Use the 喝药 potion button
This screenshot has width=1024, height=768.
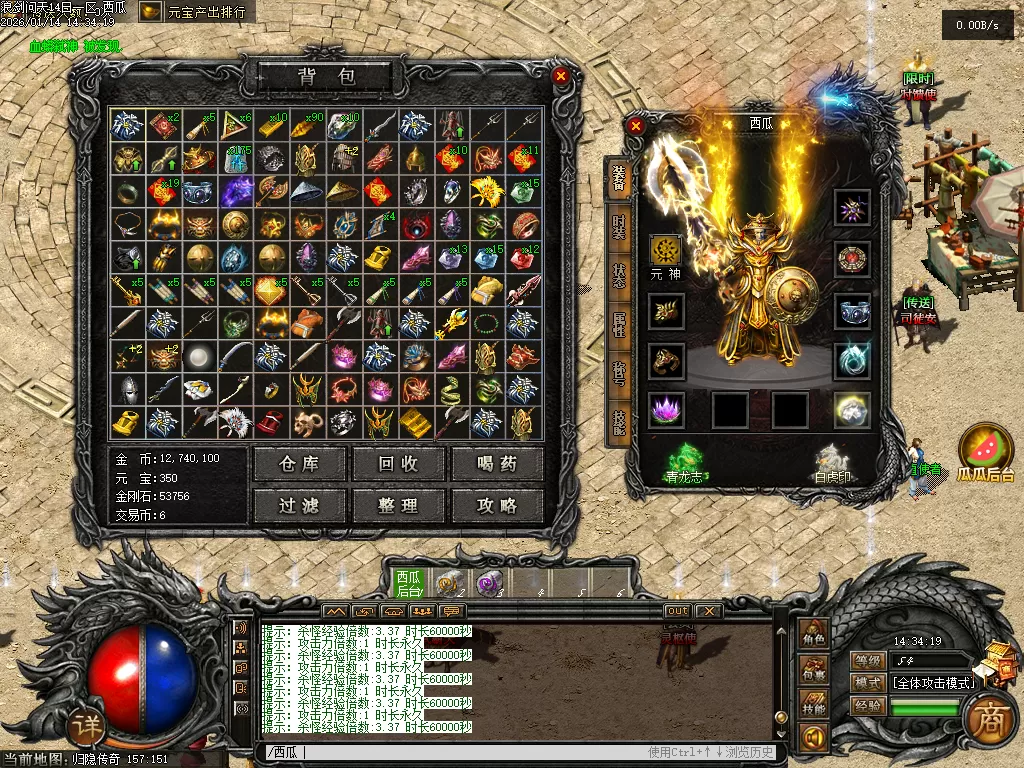click(x=497, y=464)
